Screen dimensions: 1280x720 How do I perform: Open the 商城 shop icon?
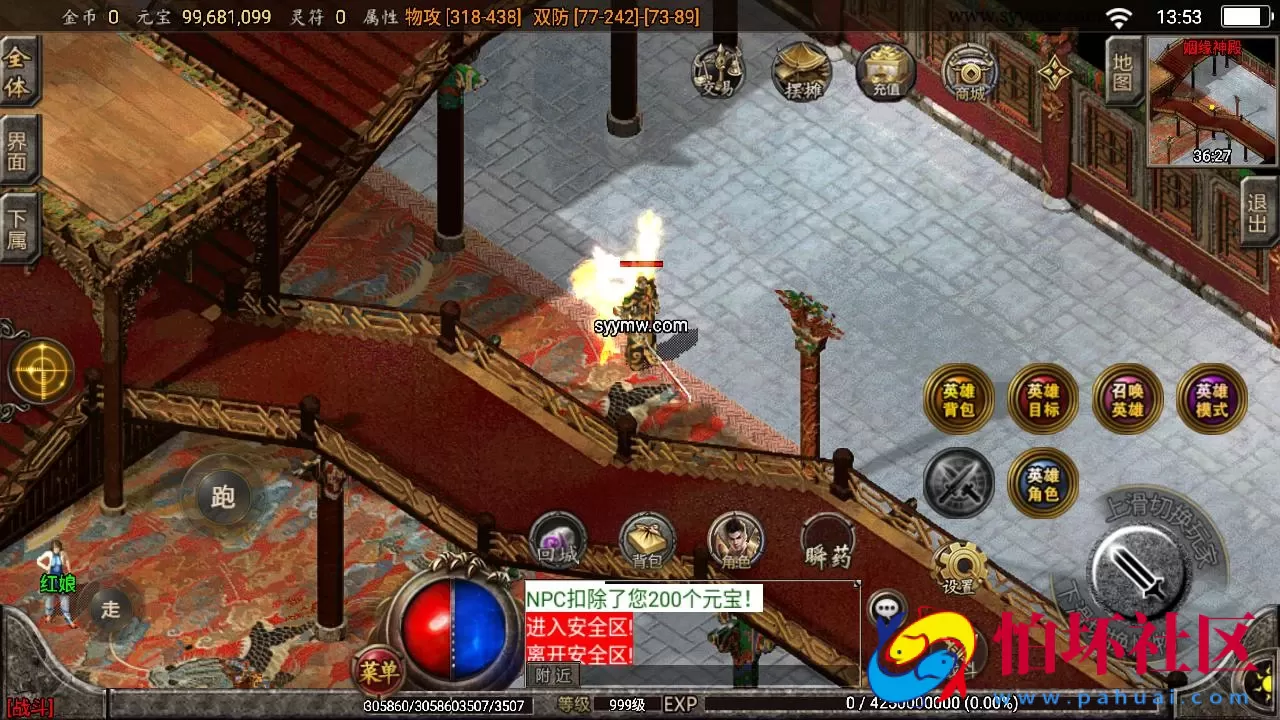click(x=970, y=72)
